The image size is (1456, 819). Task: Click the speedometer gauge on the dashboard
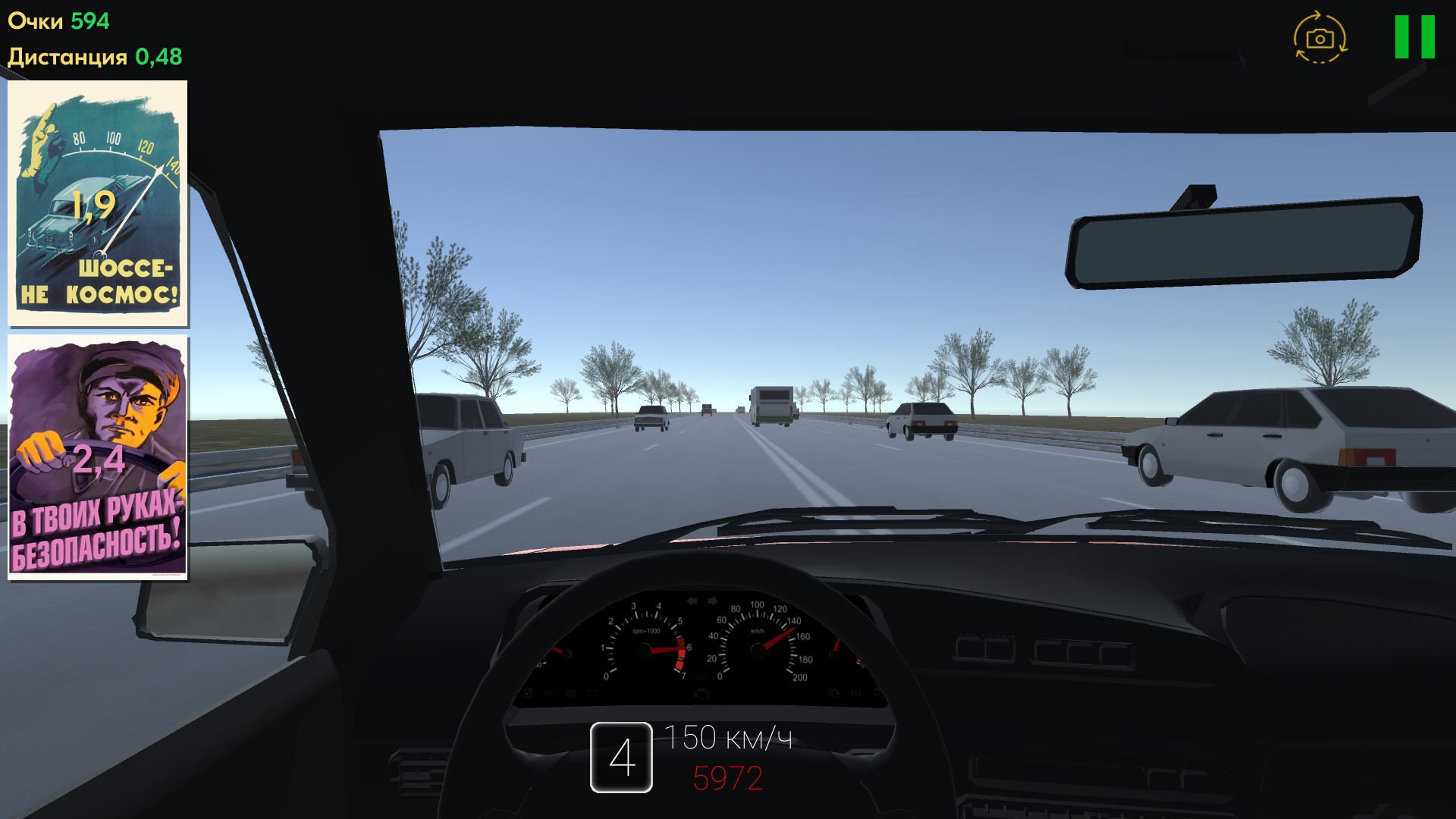758,648
